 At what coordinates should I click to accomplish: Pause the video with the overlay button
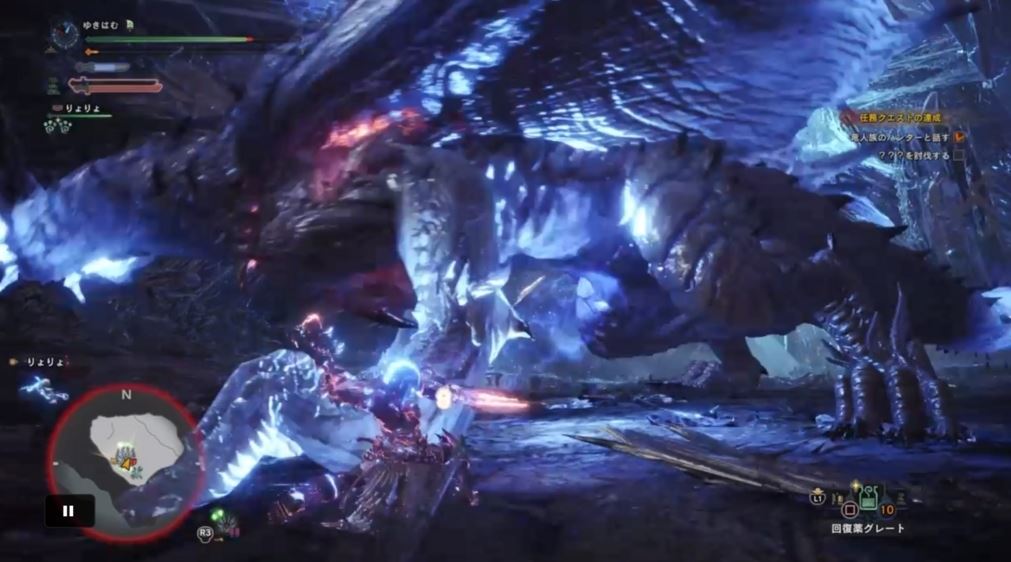pos(69,511)
